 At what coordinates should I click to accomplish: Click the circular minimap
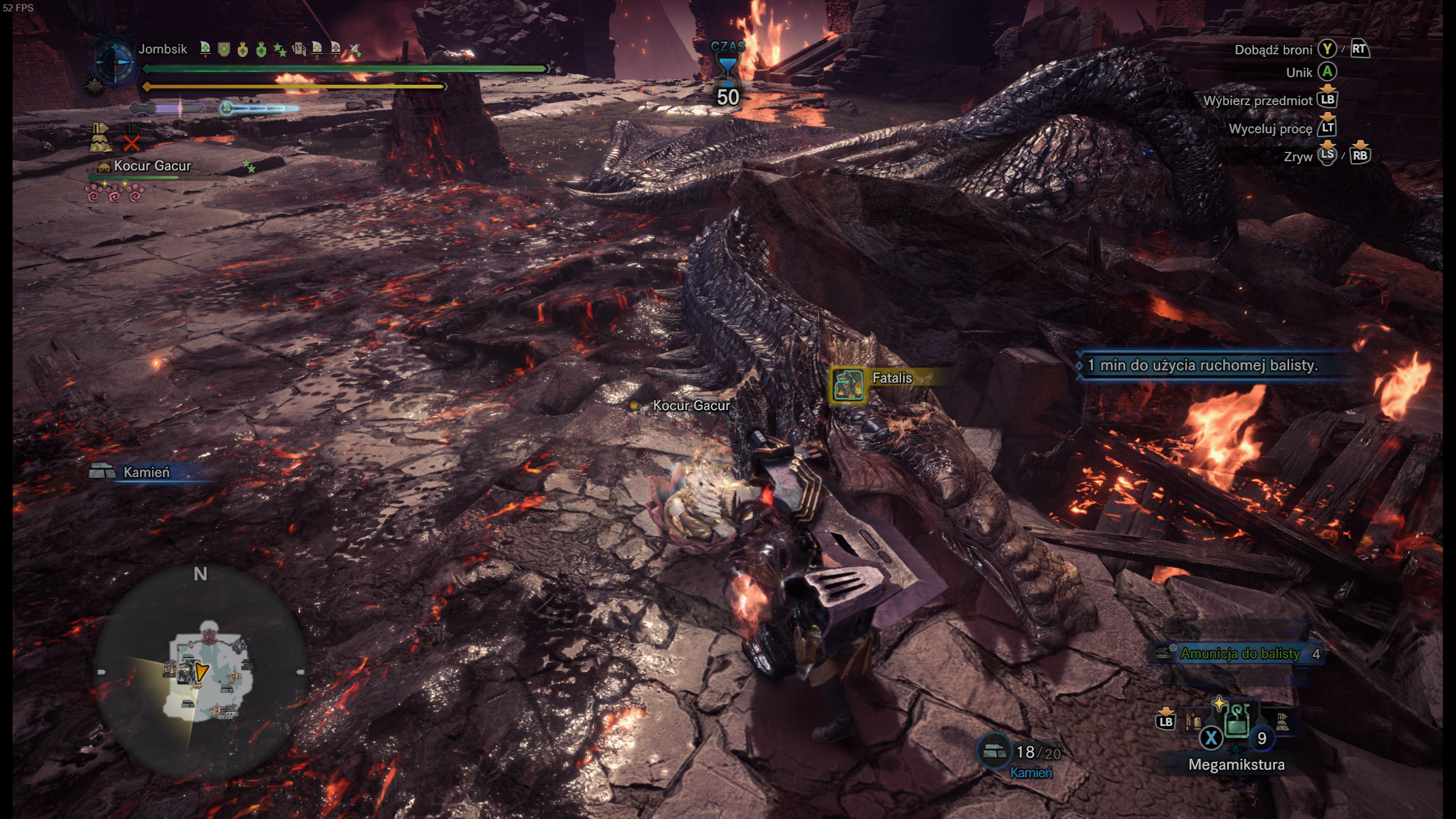[x=200, y=672]
